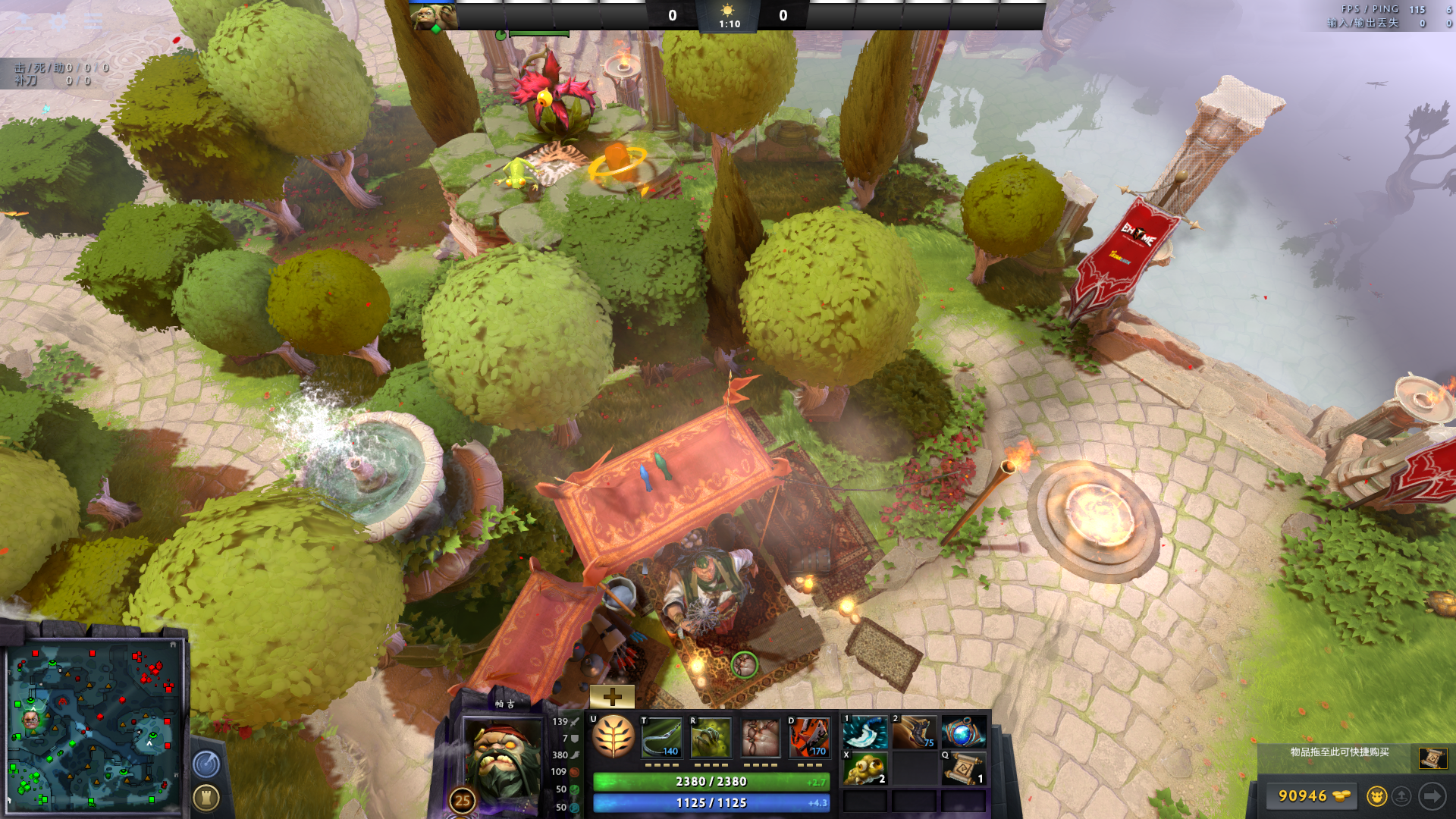
Task: Click the courier deliver items arrow
Action: coord(1432,796)
